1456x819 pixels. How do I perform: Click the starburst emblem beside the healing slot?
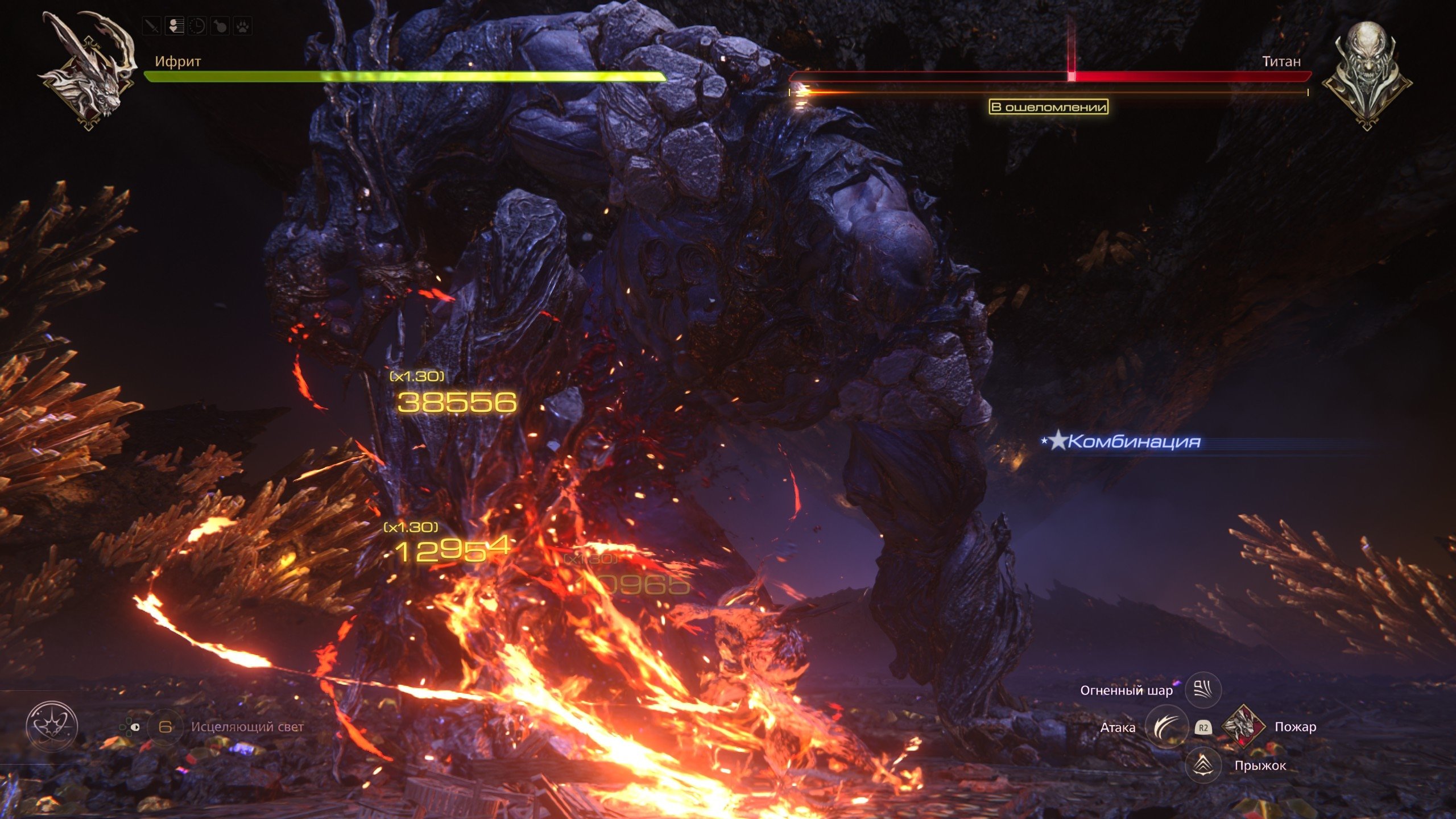click(x=52, y=726)
